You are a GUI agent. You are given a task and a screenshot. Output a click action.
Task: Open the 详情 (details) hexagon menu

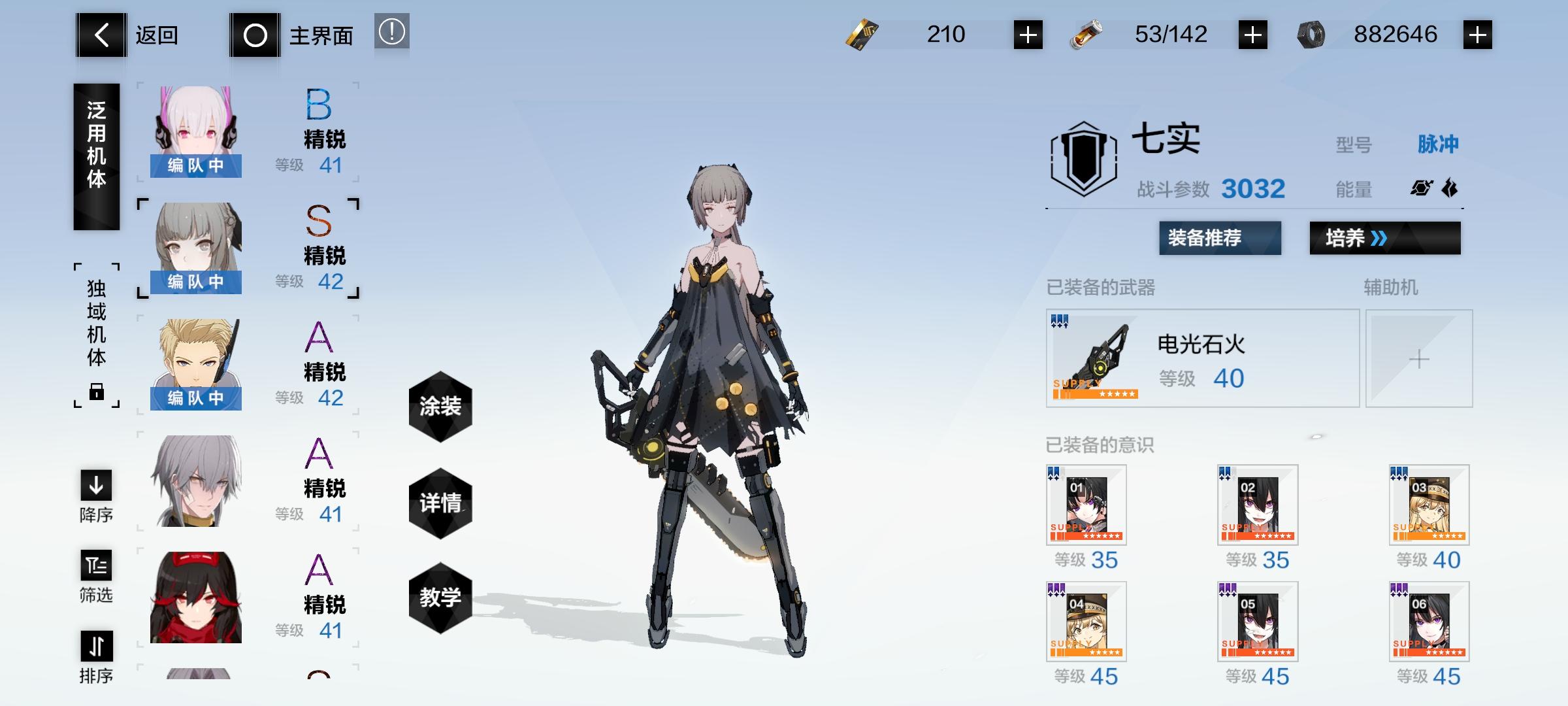[440, 503]
